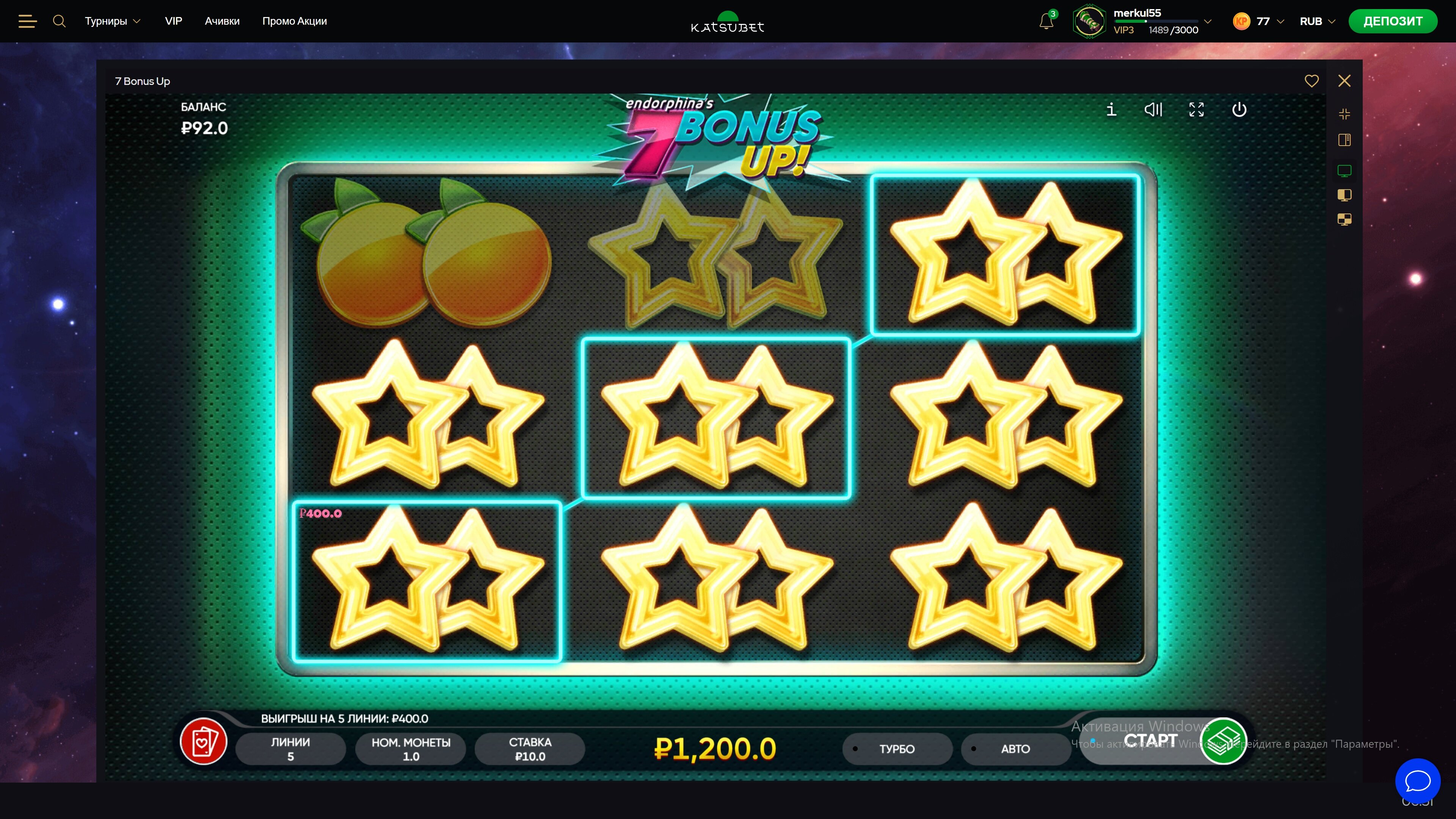Adjust the НОМ. МОНЕТЫ coin value

click(x=411, y=749)
